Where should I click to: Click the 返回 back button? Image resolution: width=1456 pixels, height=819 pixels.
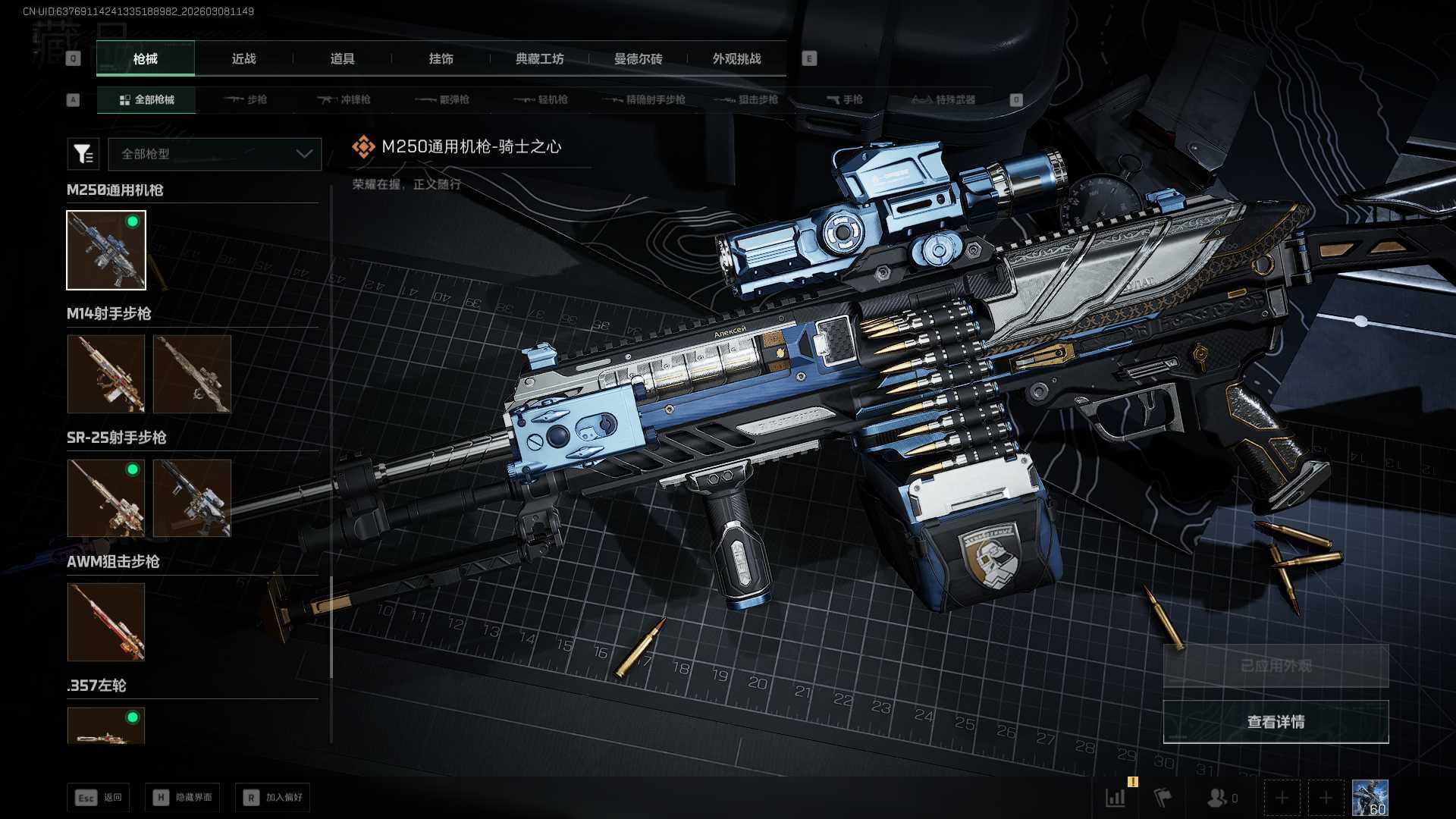coord(98,798)
